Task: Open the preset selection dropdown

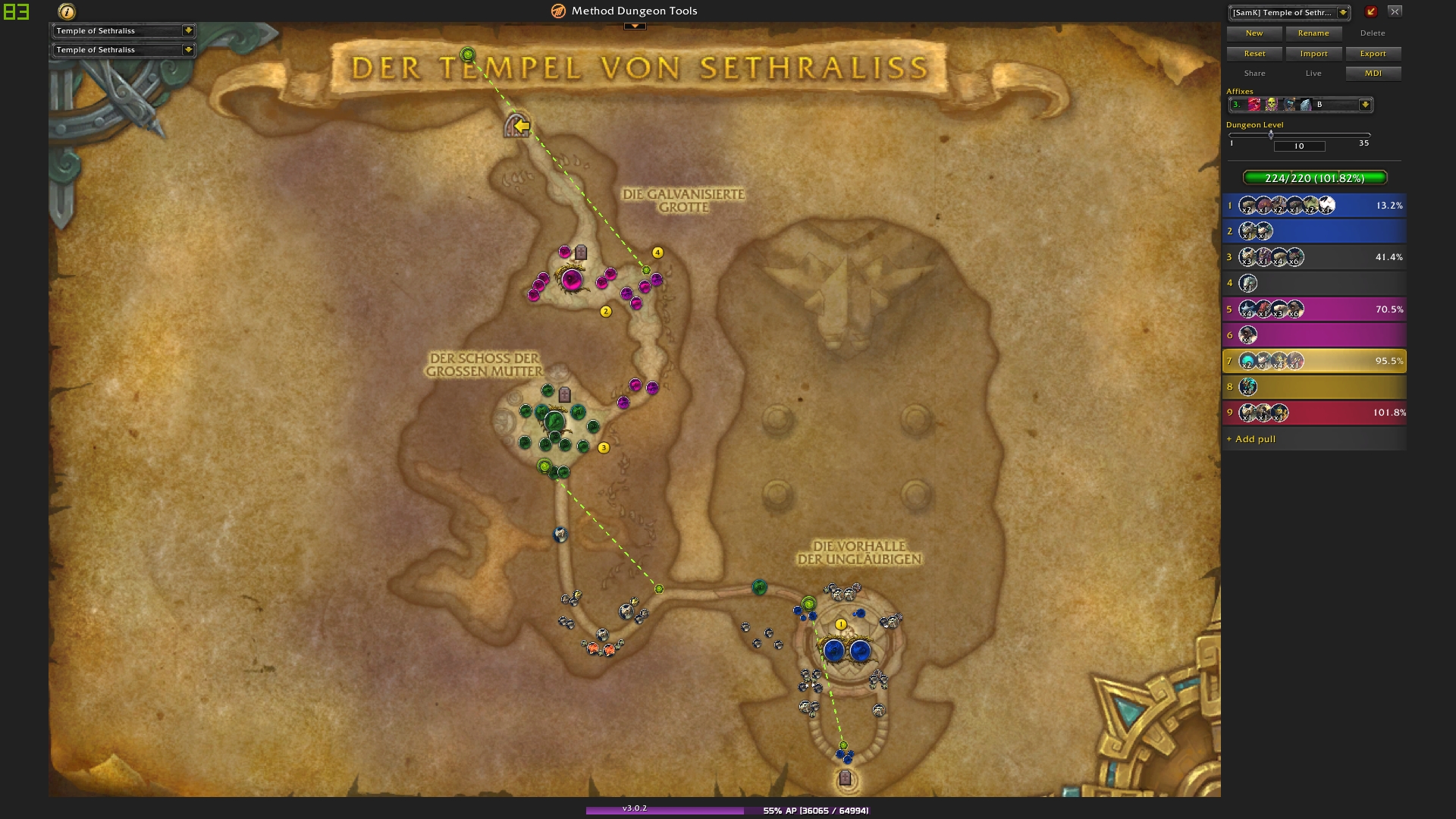Action: pos(1343,12)
